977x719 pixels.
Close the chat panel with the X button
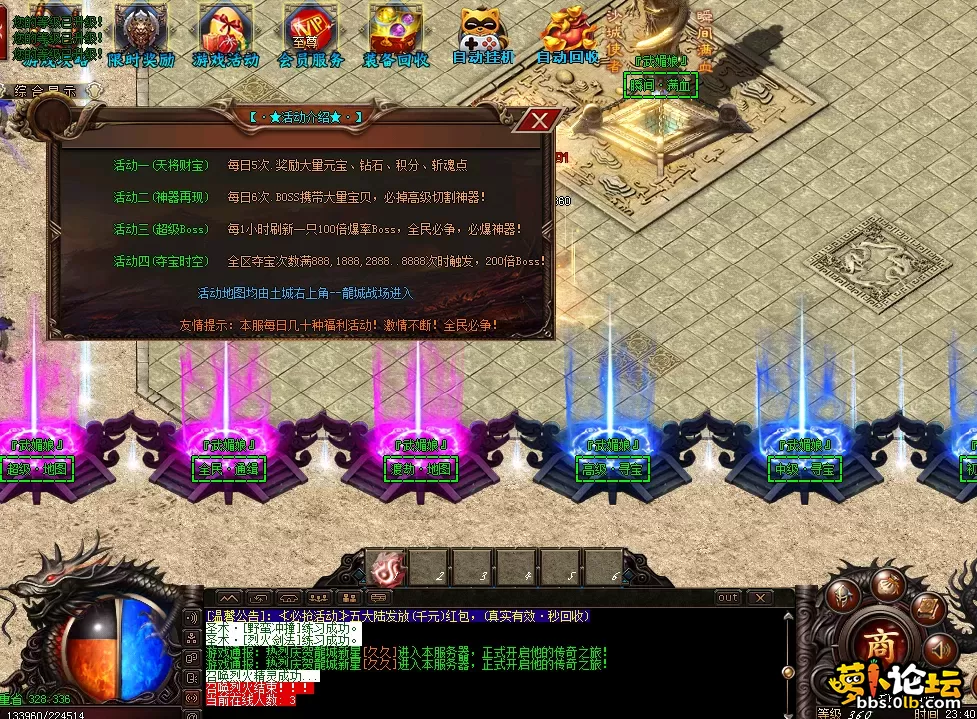pos(760,598)
